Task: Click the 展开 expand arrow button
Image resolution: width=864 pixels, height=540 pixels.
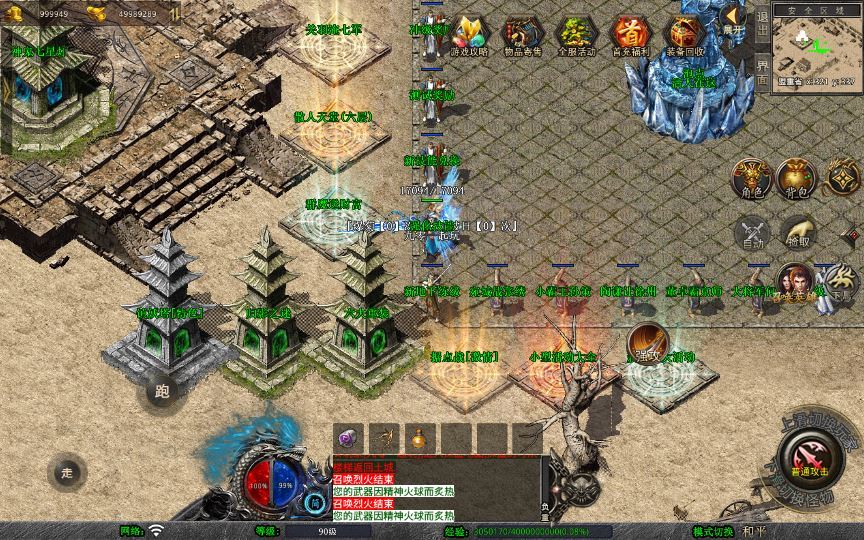Action: coord(733,19)
